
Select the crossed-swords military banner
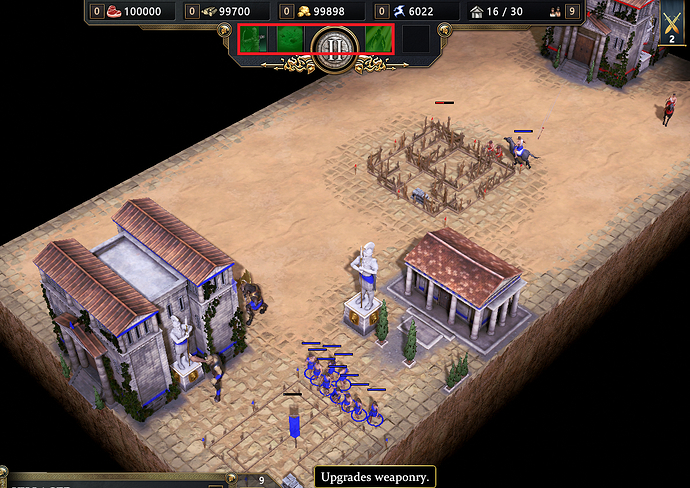point(673,20)
